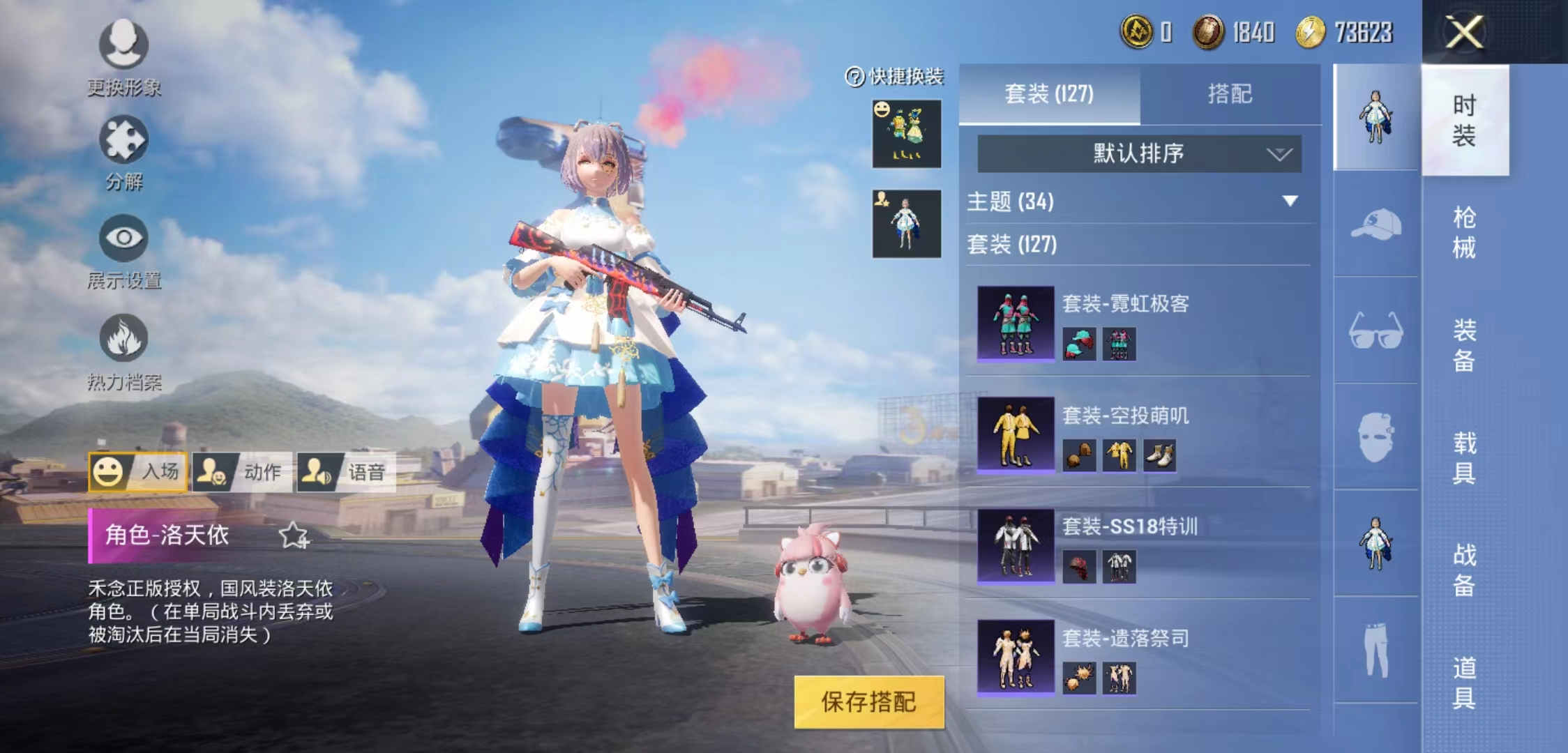Viewport: 1568px width, 753px height.
Task: Select the 入场 entrance tab
Action: coord(138,472)
